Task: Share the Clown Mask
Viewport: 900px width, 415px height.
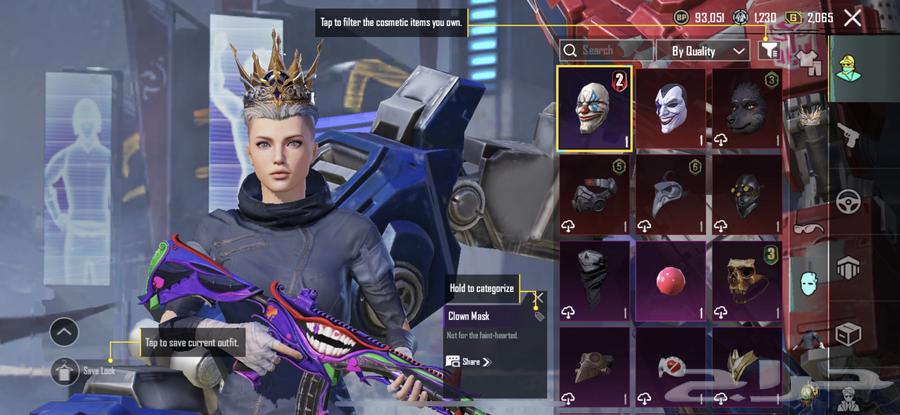Action: click(x=469, y=361)
